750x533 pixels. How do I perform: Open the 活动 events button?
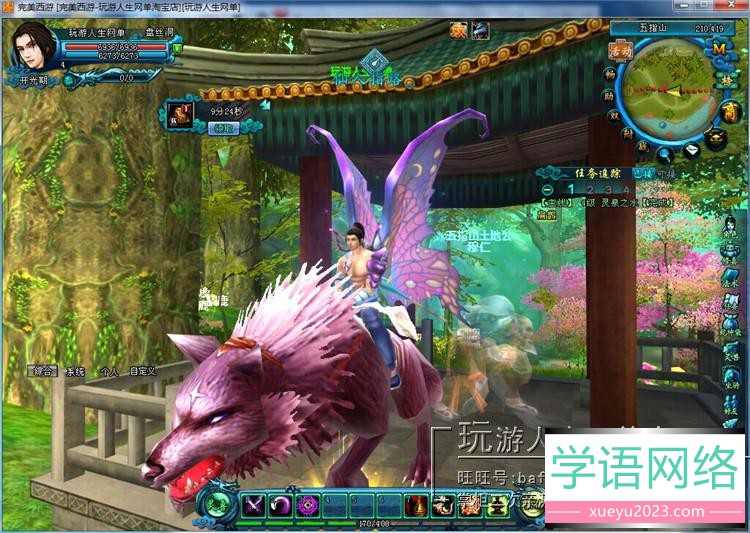(620, 50)
